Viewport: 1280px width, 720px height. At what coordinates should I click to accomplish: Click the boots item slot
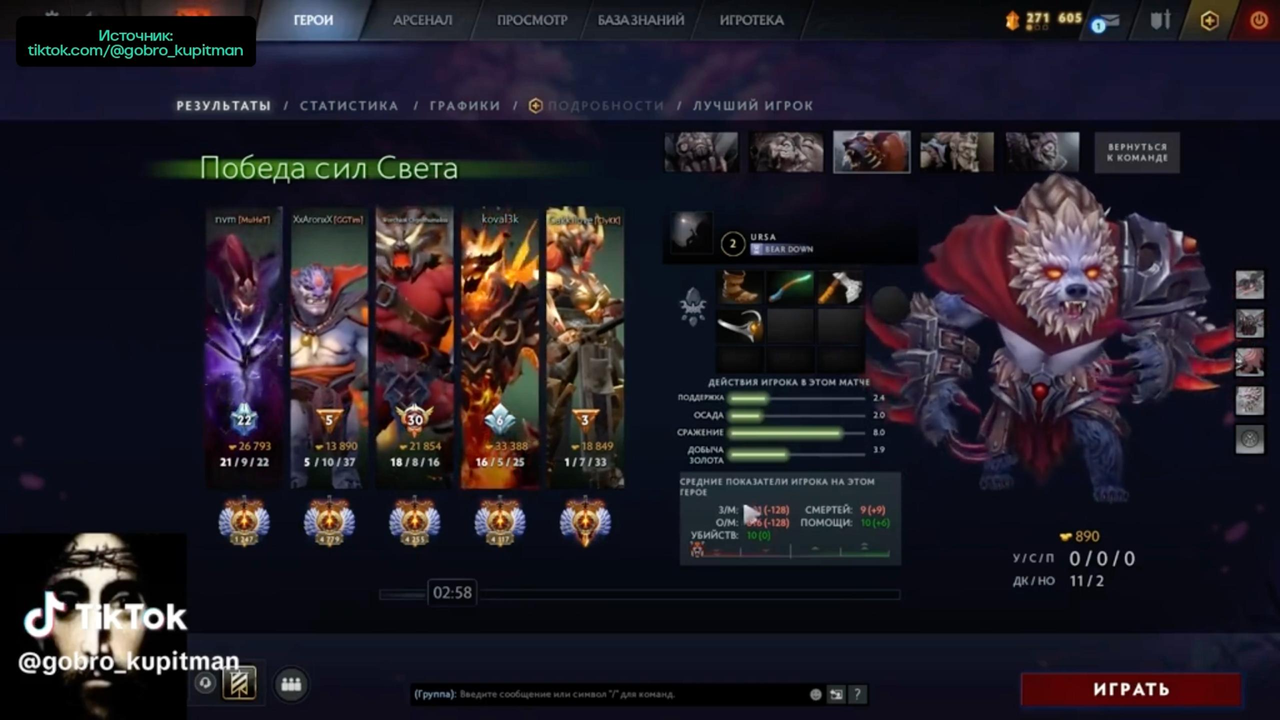click(x=741, y=288)
